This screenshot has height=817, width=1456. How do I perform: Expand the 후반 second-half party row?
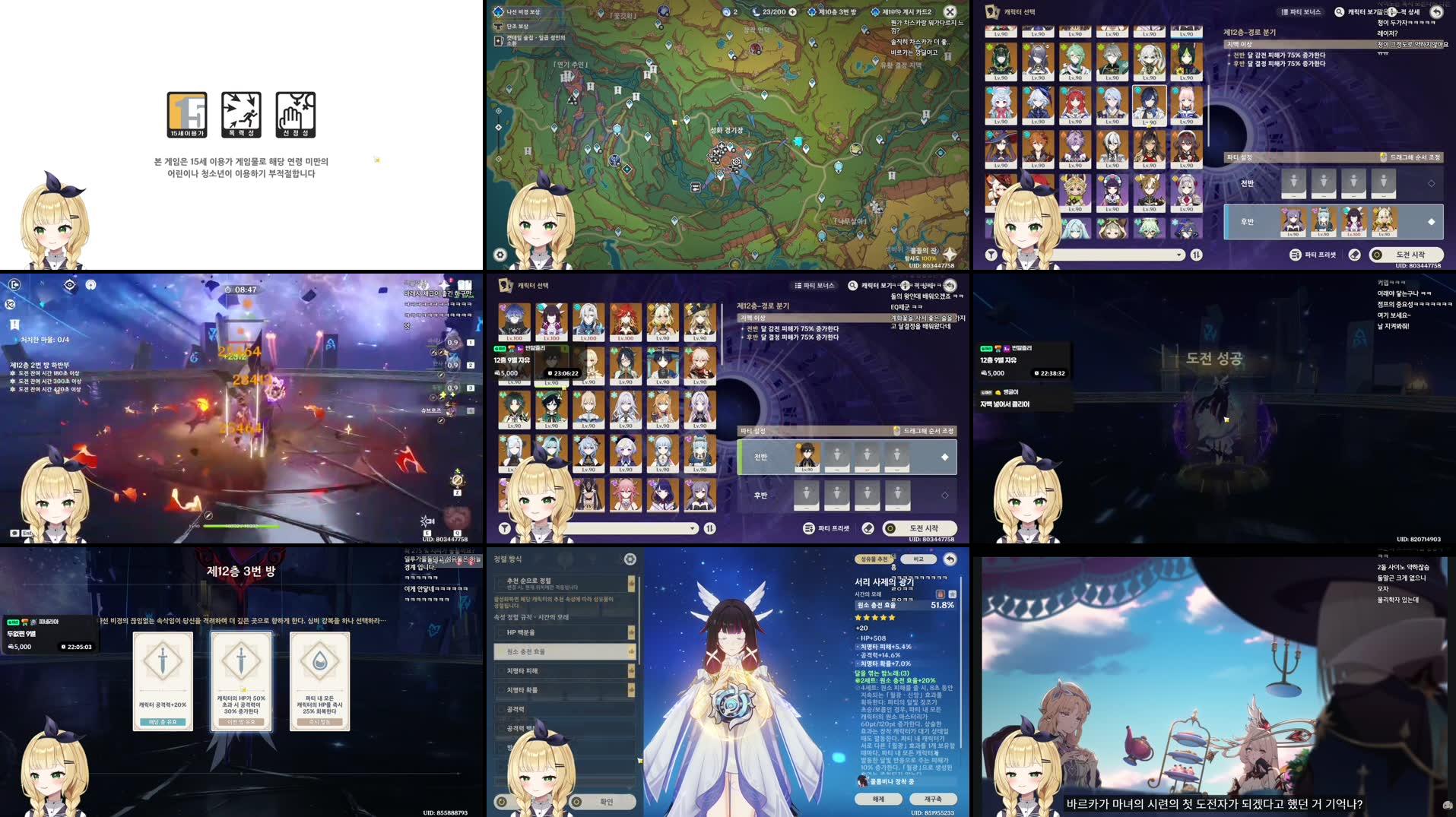pos(945,495)
